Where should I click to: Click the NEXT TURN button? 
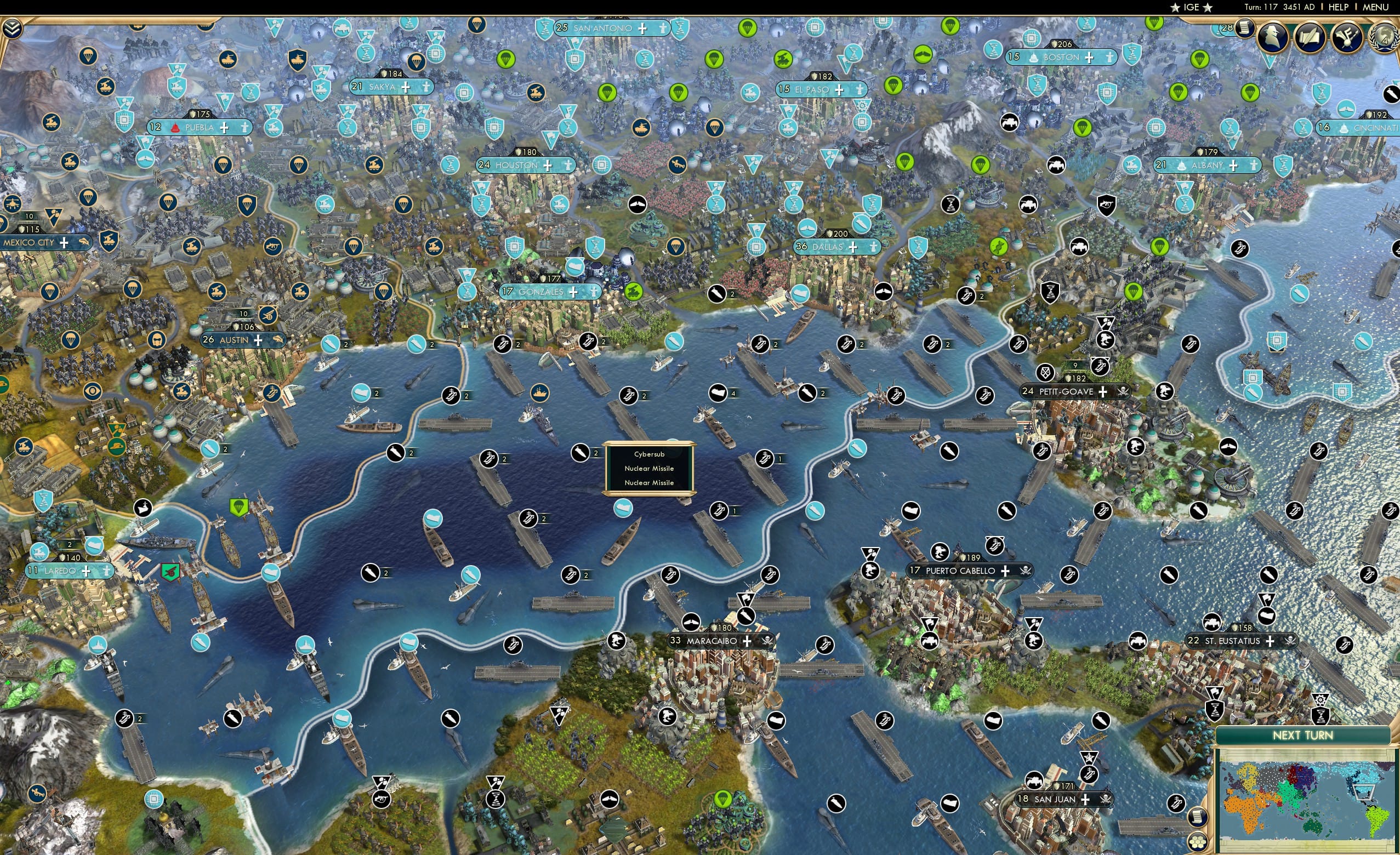[x=1303, y=734]
